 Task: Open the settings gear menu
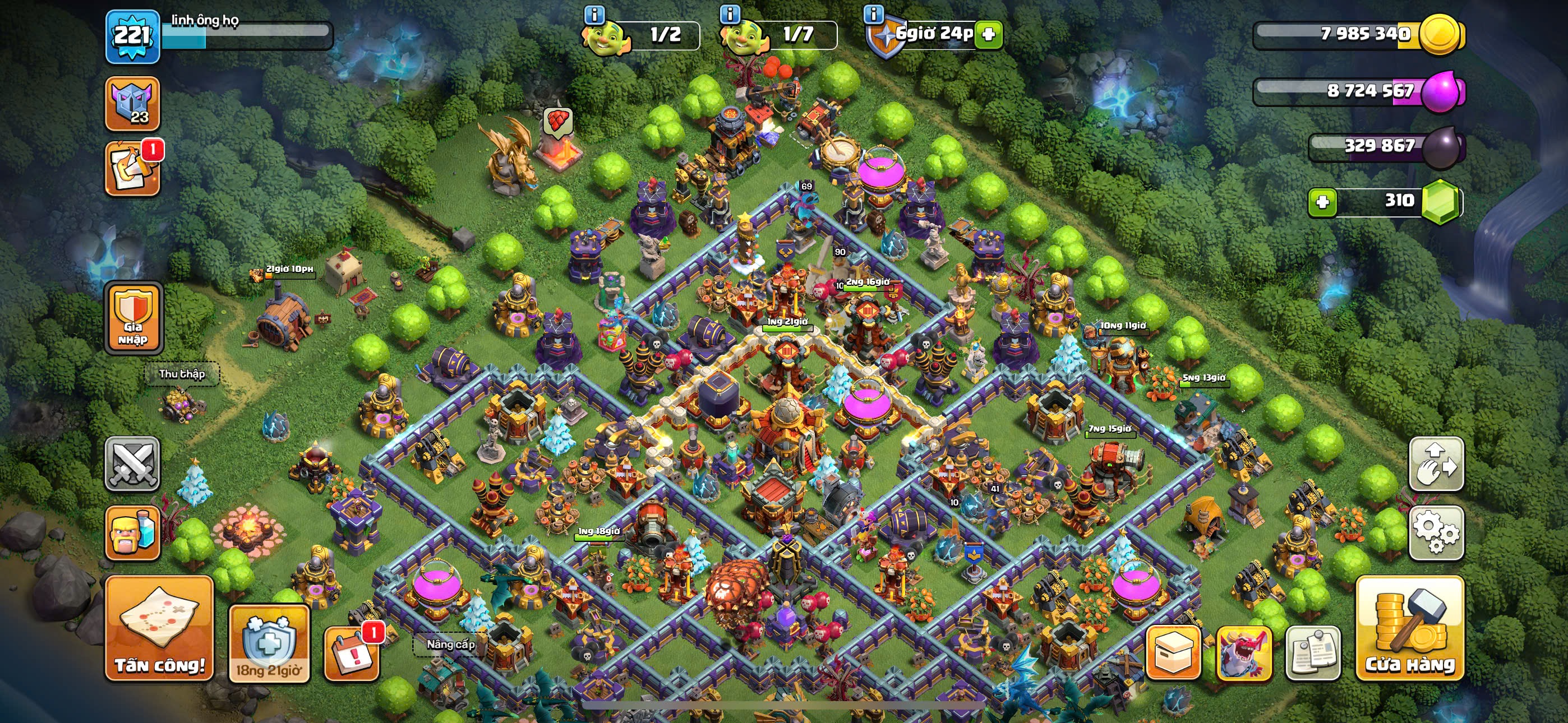click(1436, 532)
